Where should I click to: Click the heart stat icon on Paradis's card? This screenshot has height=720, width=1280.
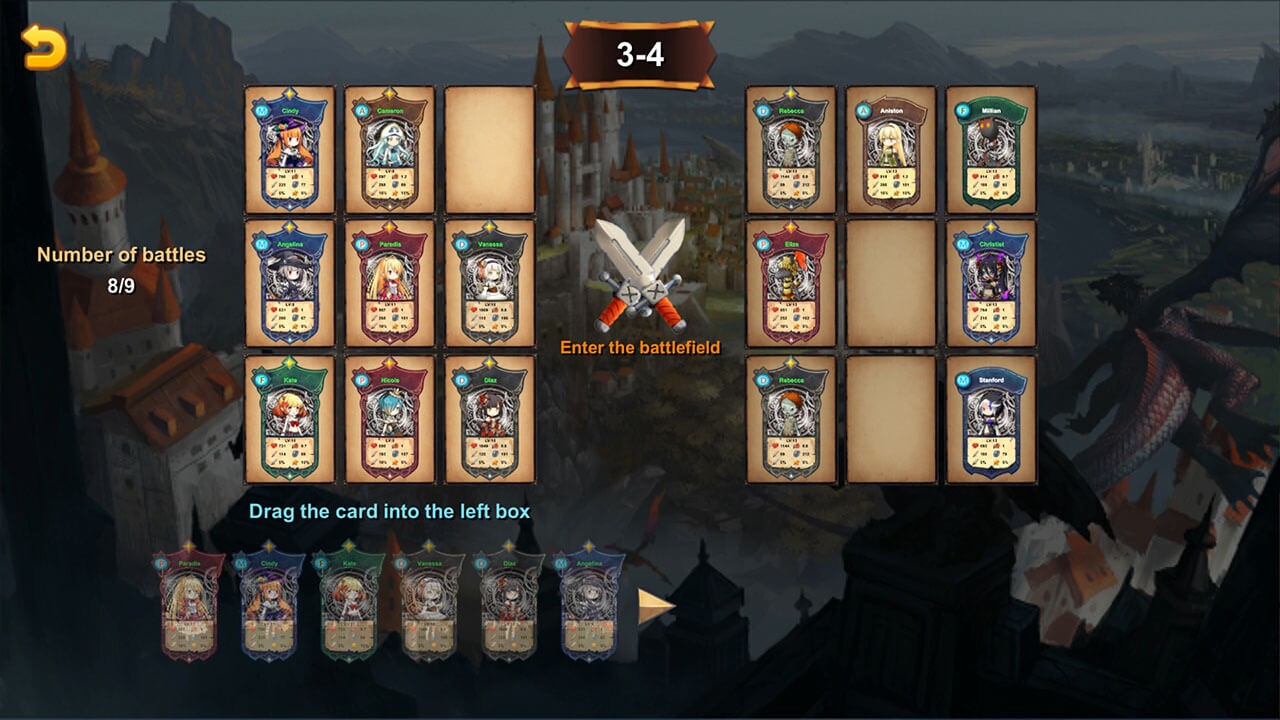tap(372, 309)
